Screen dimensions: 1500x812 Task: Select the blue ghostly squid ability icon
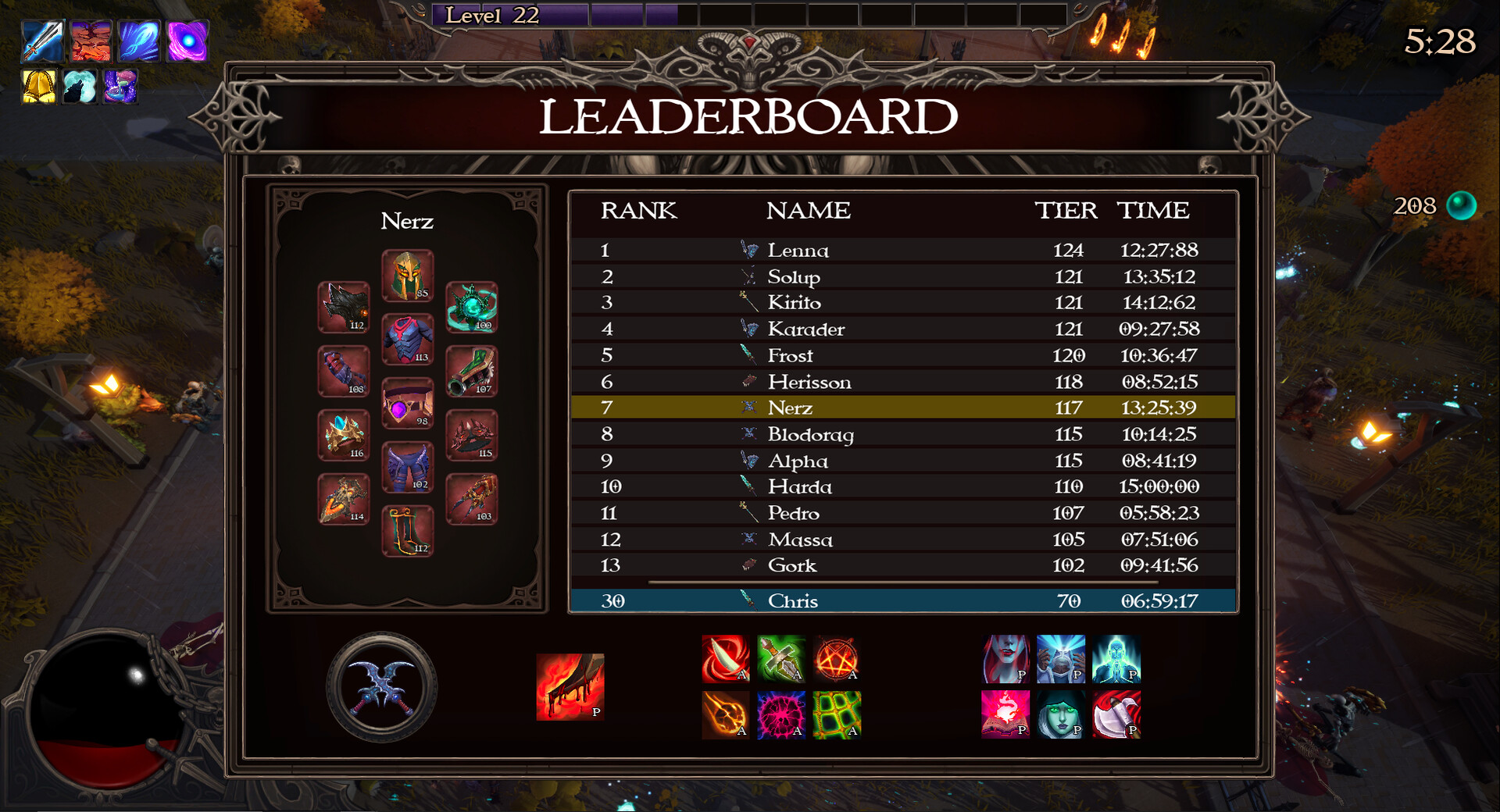[x=139, y=41]
